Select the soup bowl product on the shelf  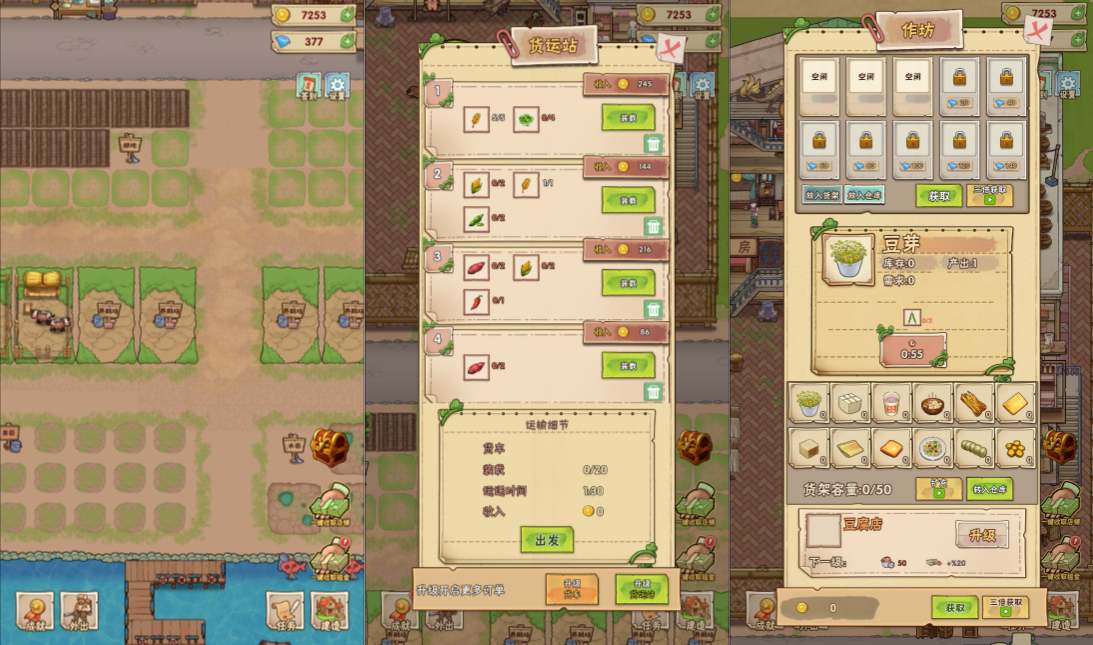[935, 403]
